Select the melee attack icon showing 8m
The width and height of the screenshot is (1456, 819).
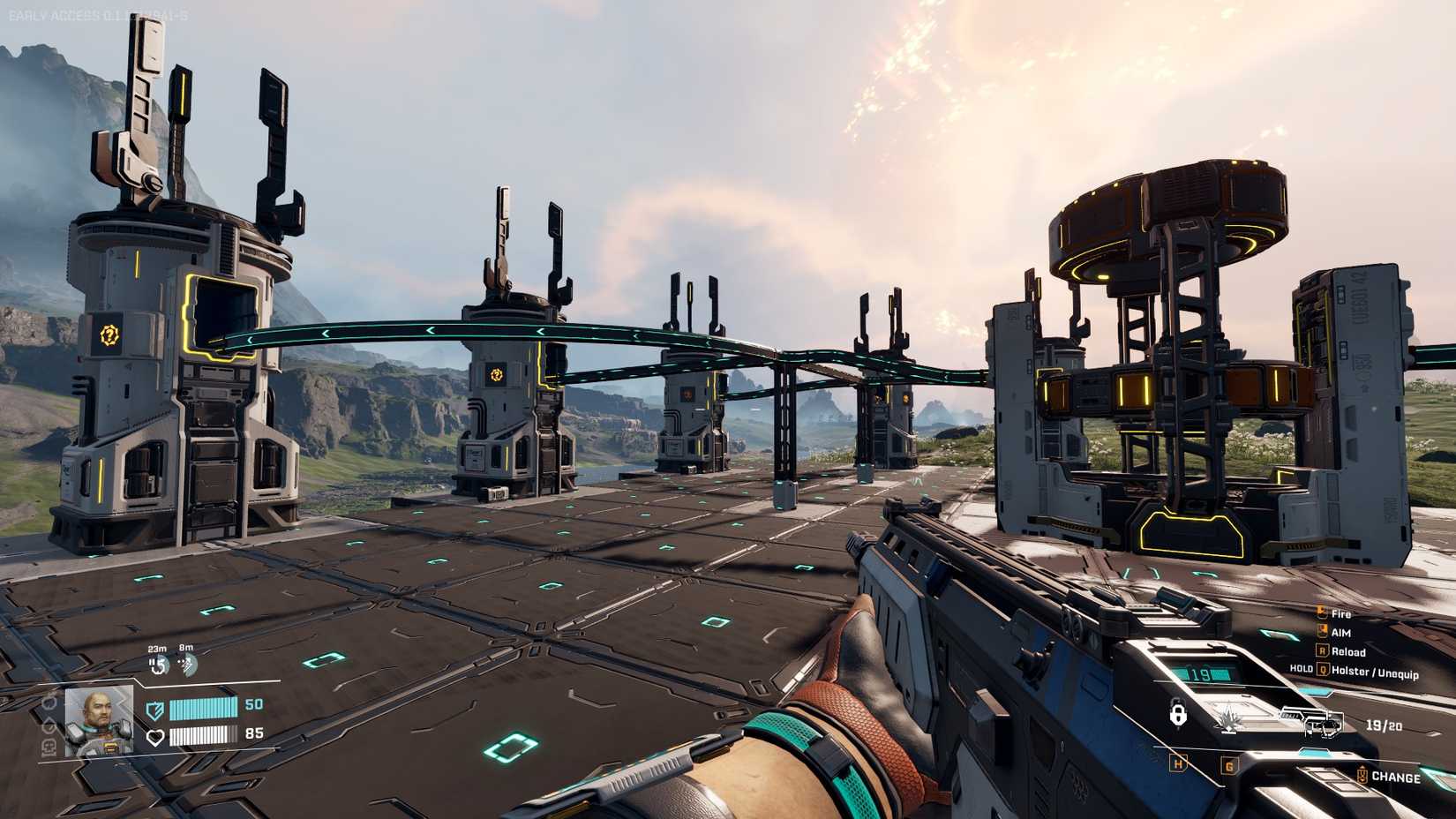(188, 663)
